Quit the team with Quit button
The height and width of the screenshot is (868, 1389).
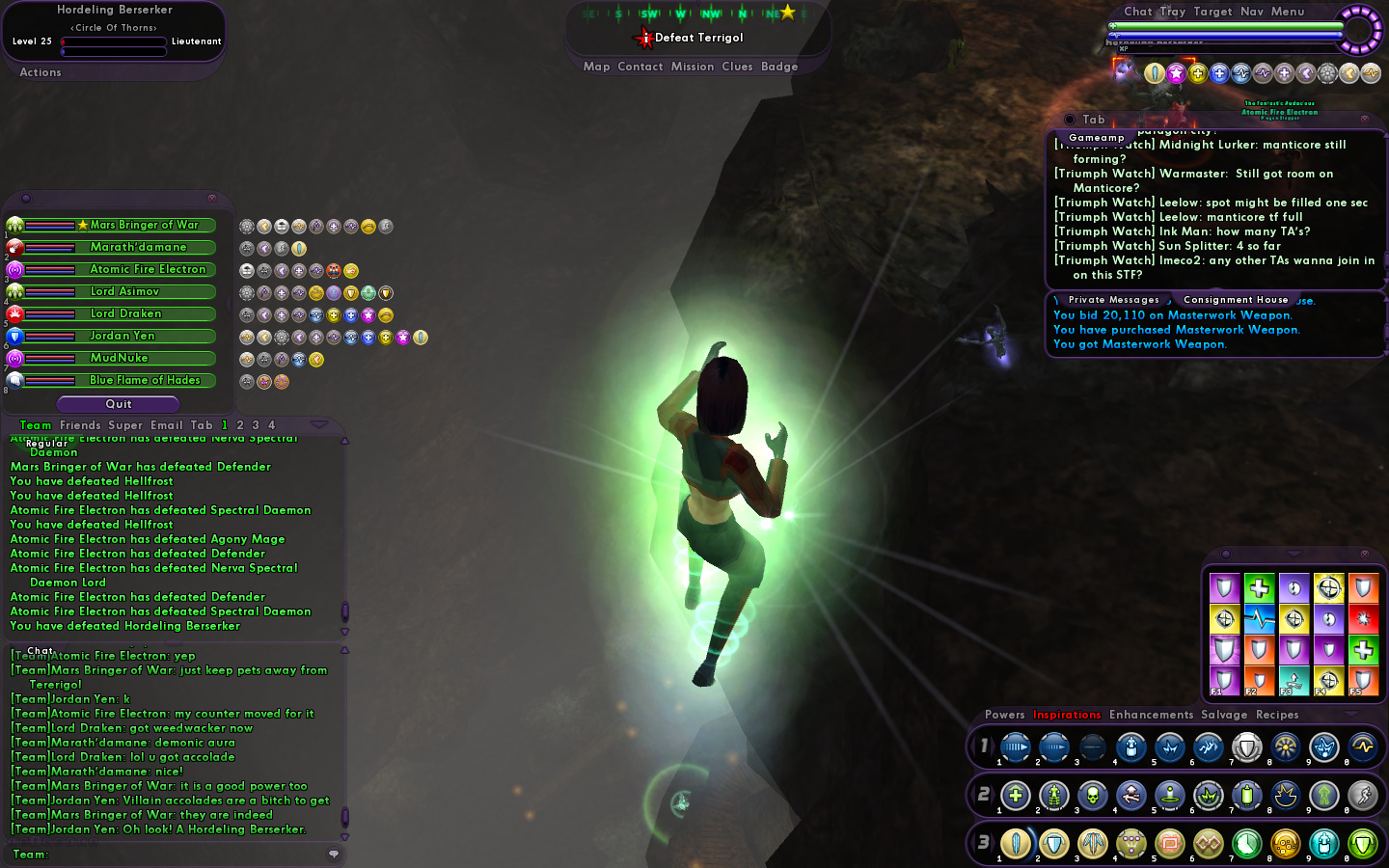point(119,404)
